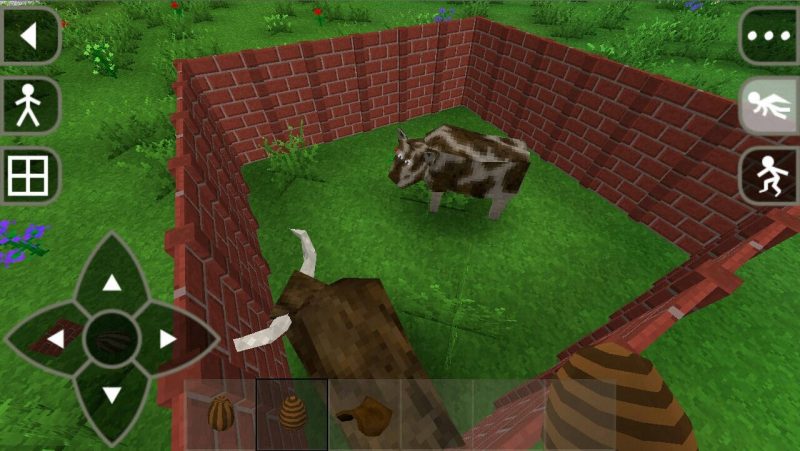
Task: Tap the center circle of the movement pad
Action: (112, 339)
